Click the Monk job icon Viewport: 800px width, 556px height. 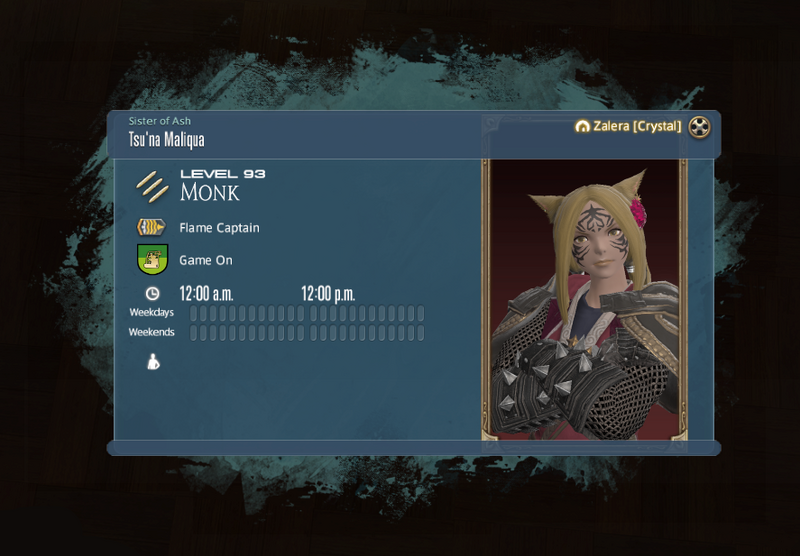tap(153, 185)
